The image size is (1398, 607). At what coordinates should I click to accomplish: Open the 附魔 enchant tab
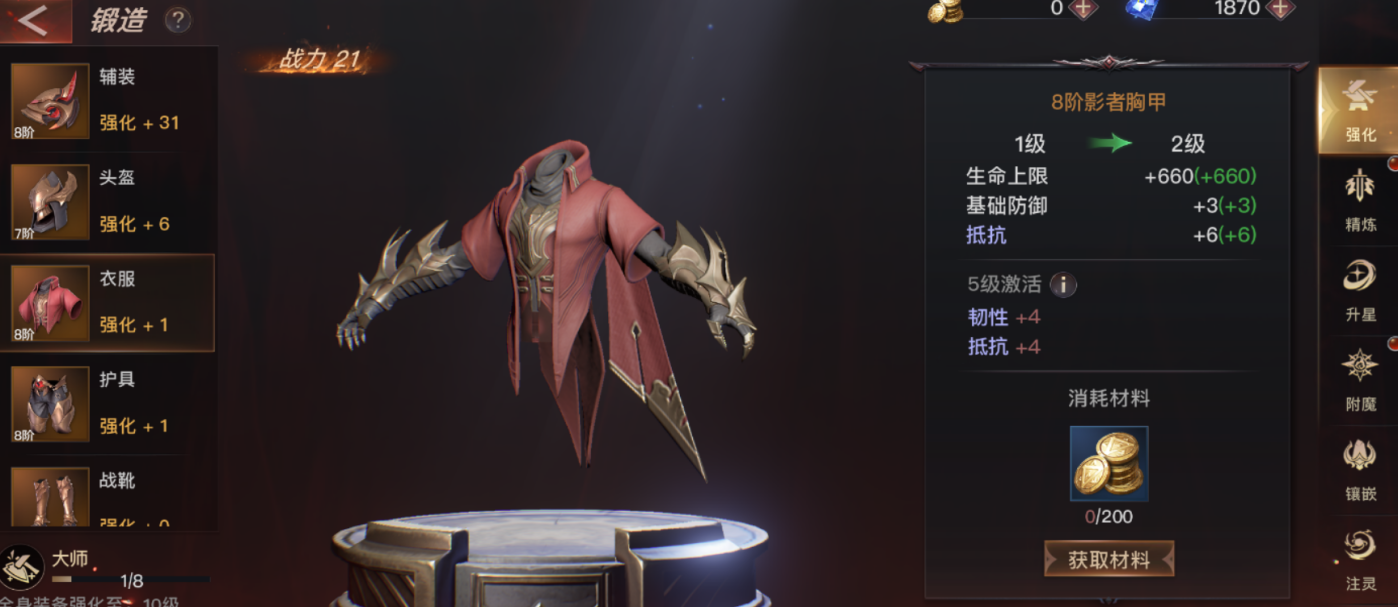coord(1360,380)
